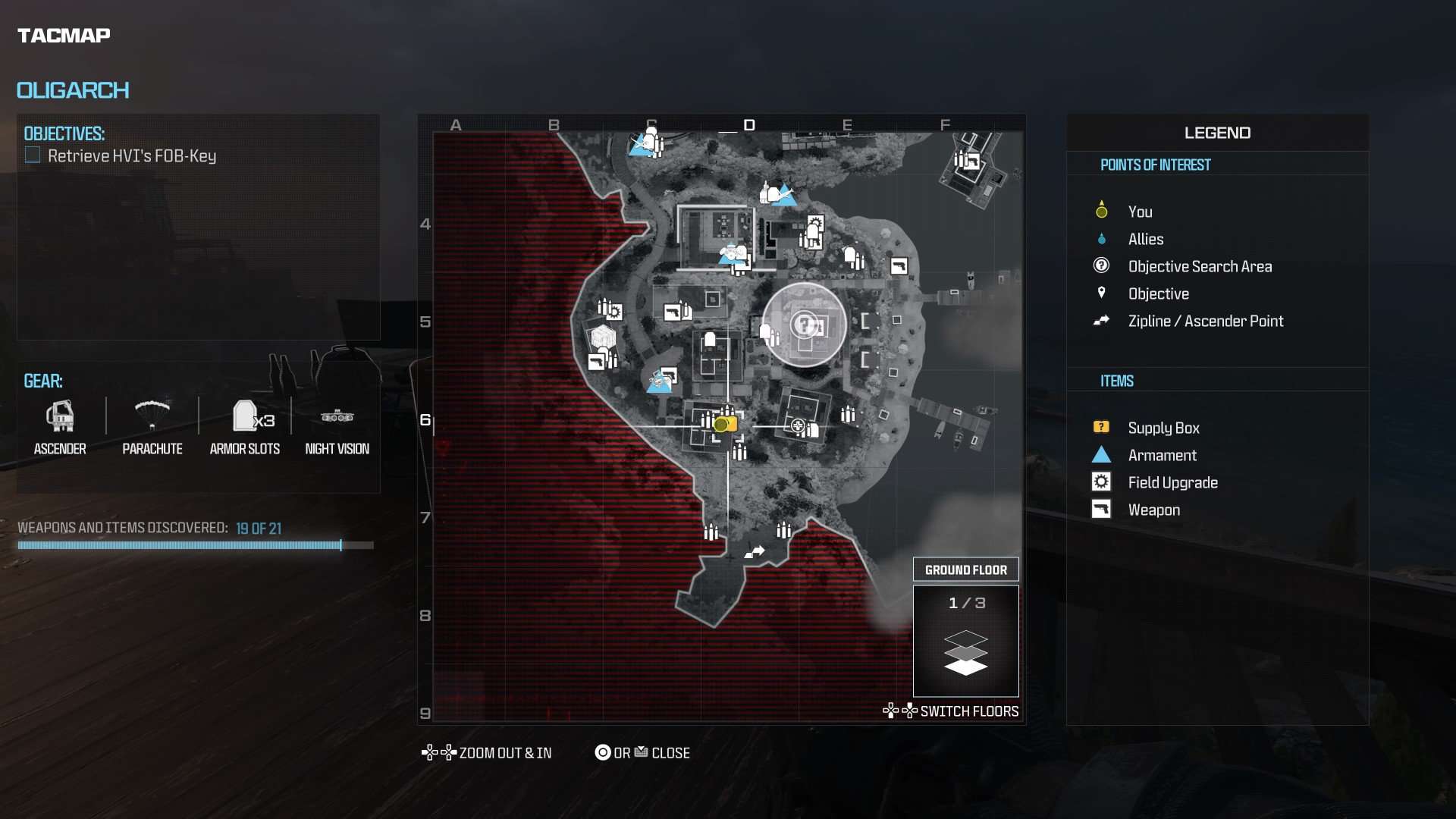
Task: Select the Ascender gear icon
Action: [60, 417]
